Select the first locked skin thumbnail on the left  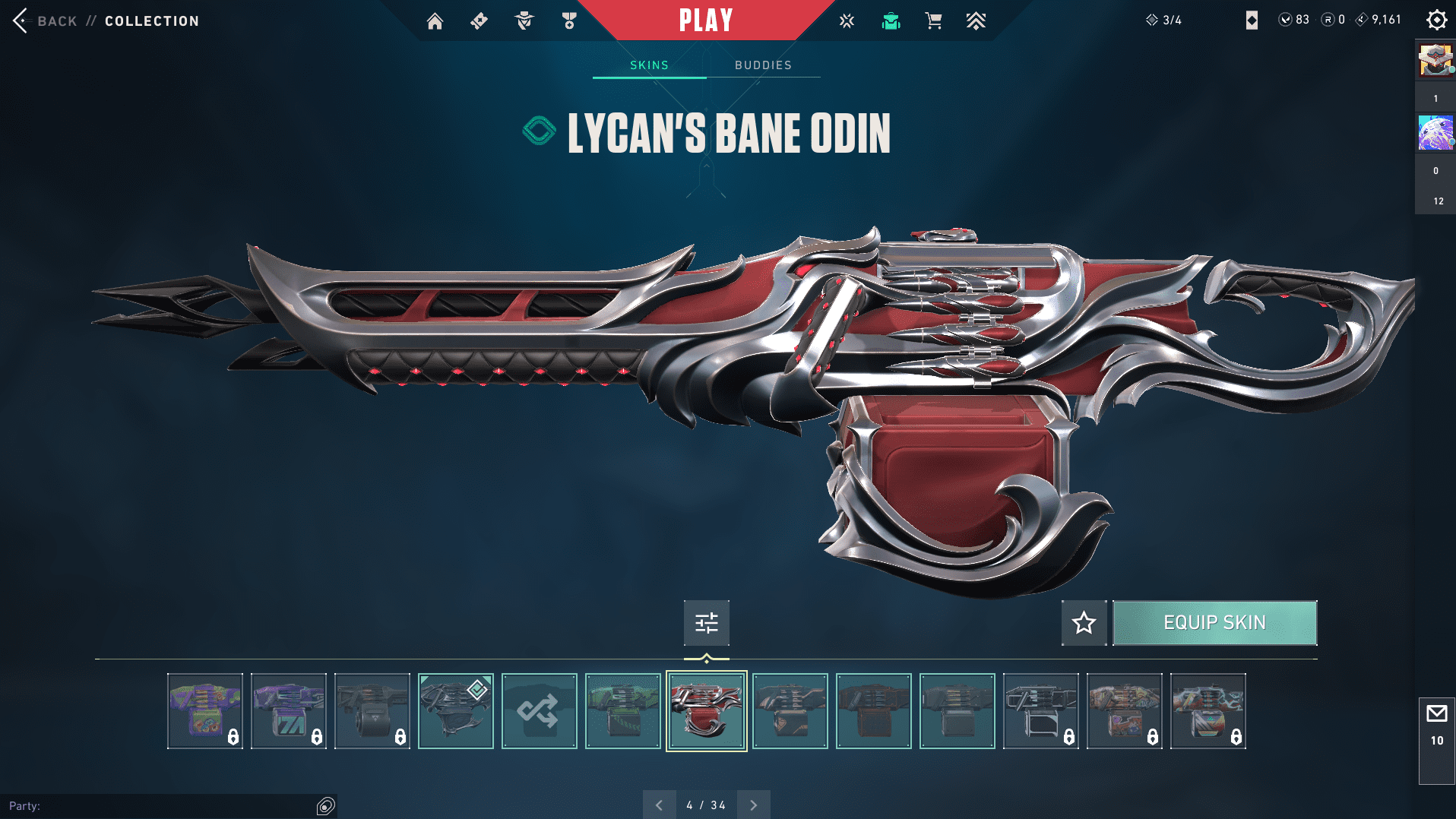204,711
